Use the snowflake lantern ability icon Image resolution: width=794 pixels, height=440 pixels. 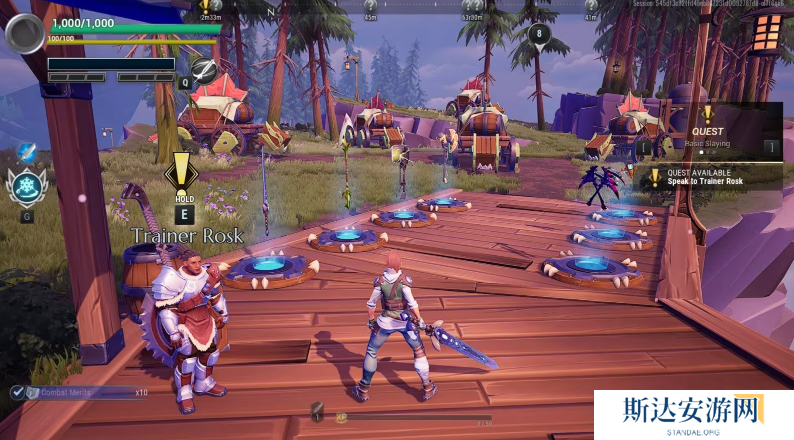pos(26,186)
